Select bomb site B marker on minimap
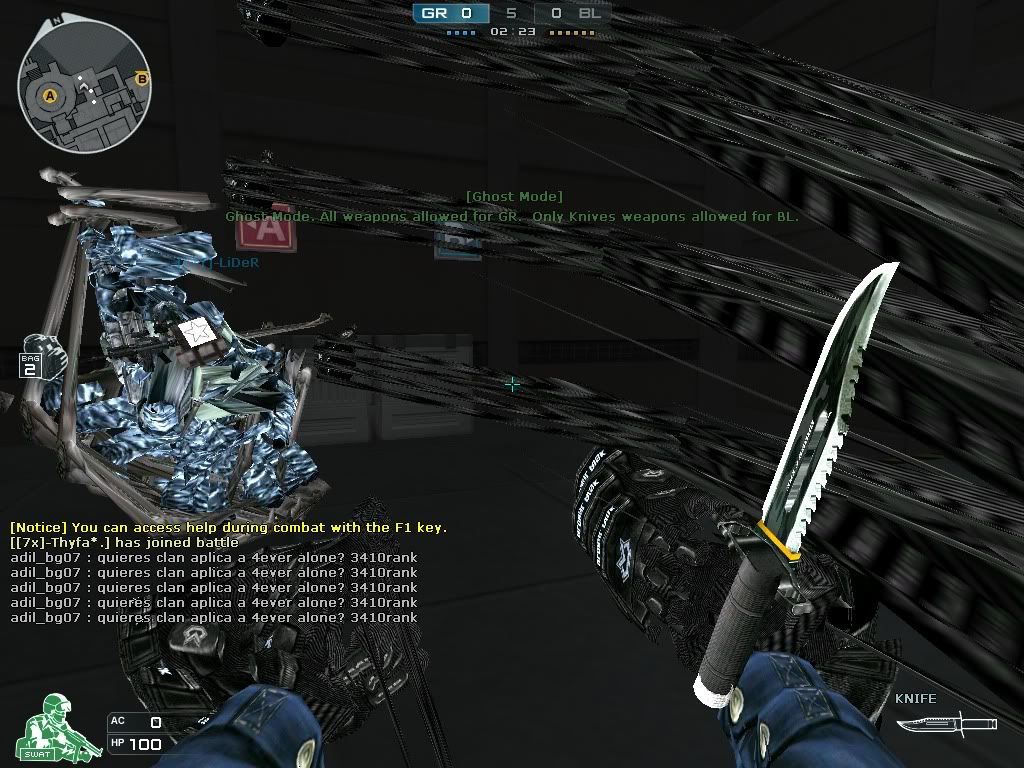The height and width of the screenshot is (768, 1024). point(142,79)
